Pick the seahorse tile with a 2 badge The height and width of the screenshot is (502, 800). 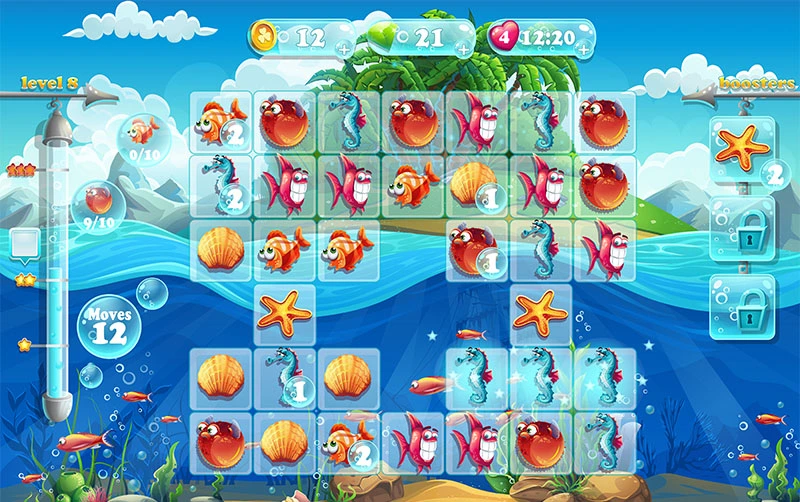219,185
